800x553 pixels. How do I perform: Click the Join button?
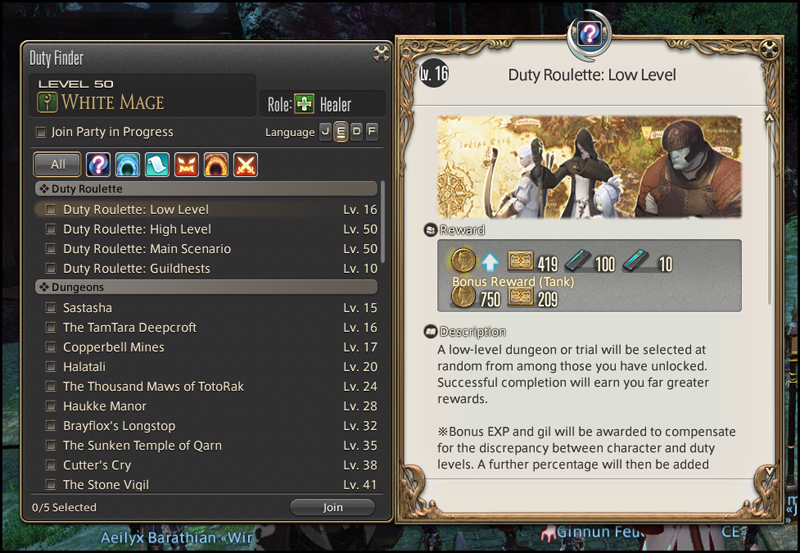click(x=332, y=507)
